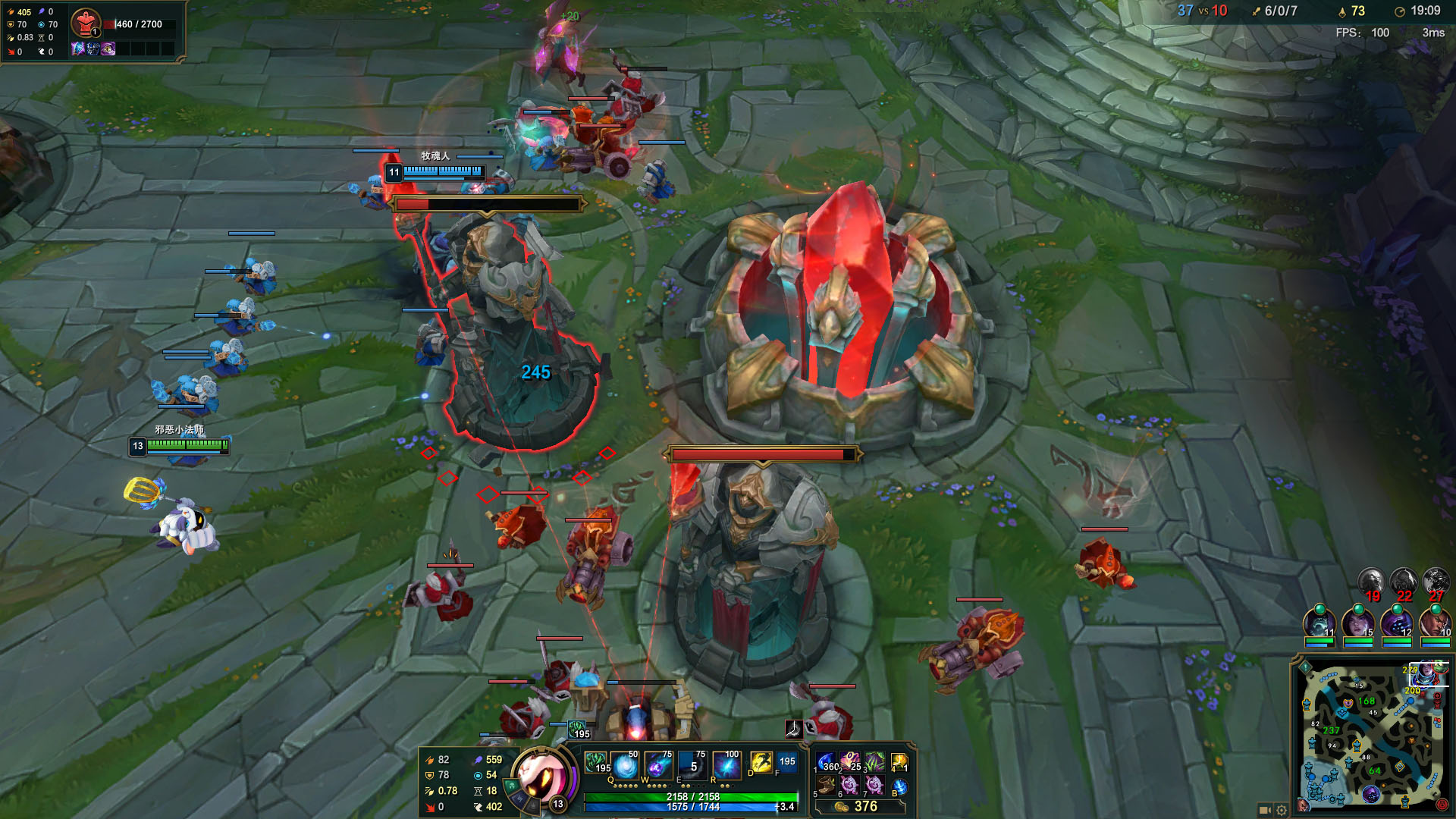Click the green passive ability icon
Viewport: 1456px width, 819px height.
[x=596, y=763]
